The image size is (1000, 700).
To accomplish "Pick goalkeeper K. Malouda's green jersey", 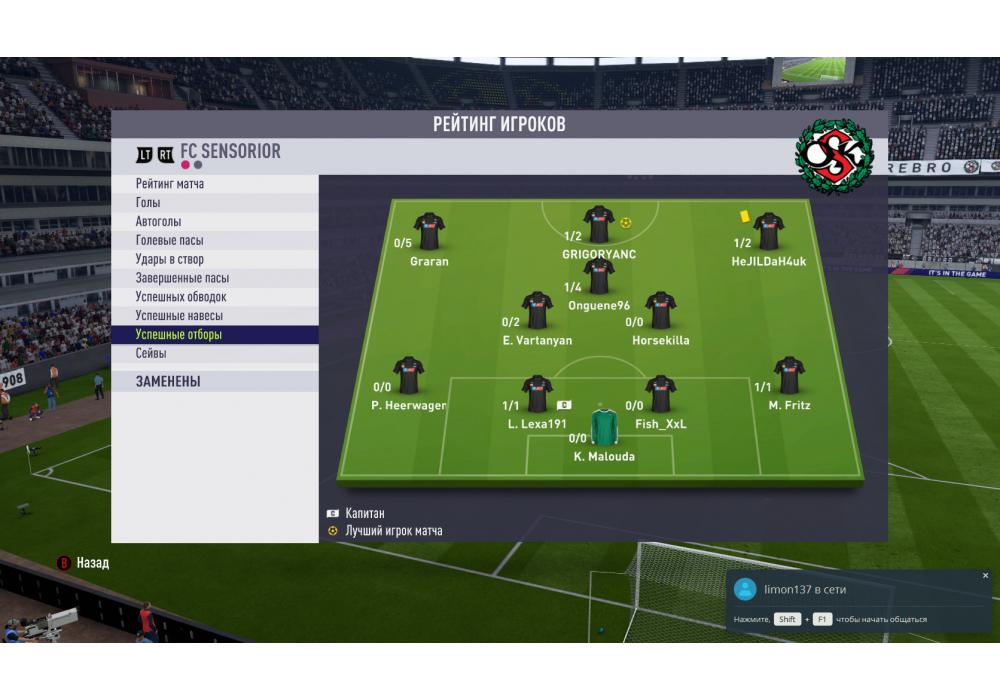I will tap(604, 427).
